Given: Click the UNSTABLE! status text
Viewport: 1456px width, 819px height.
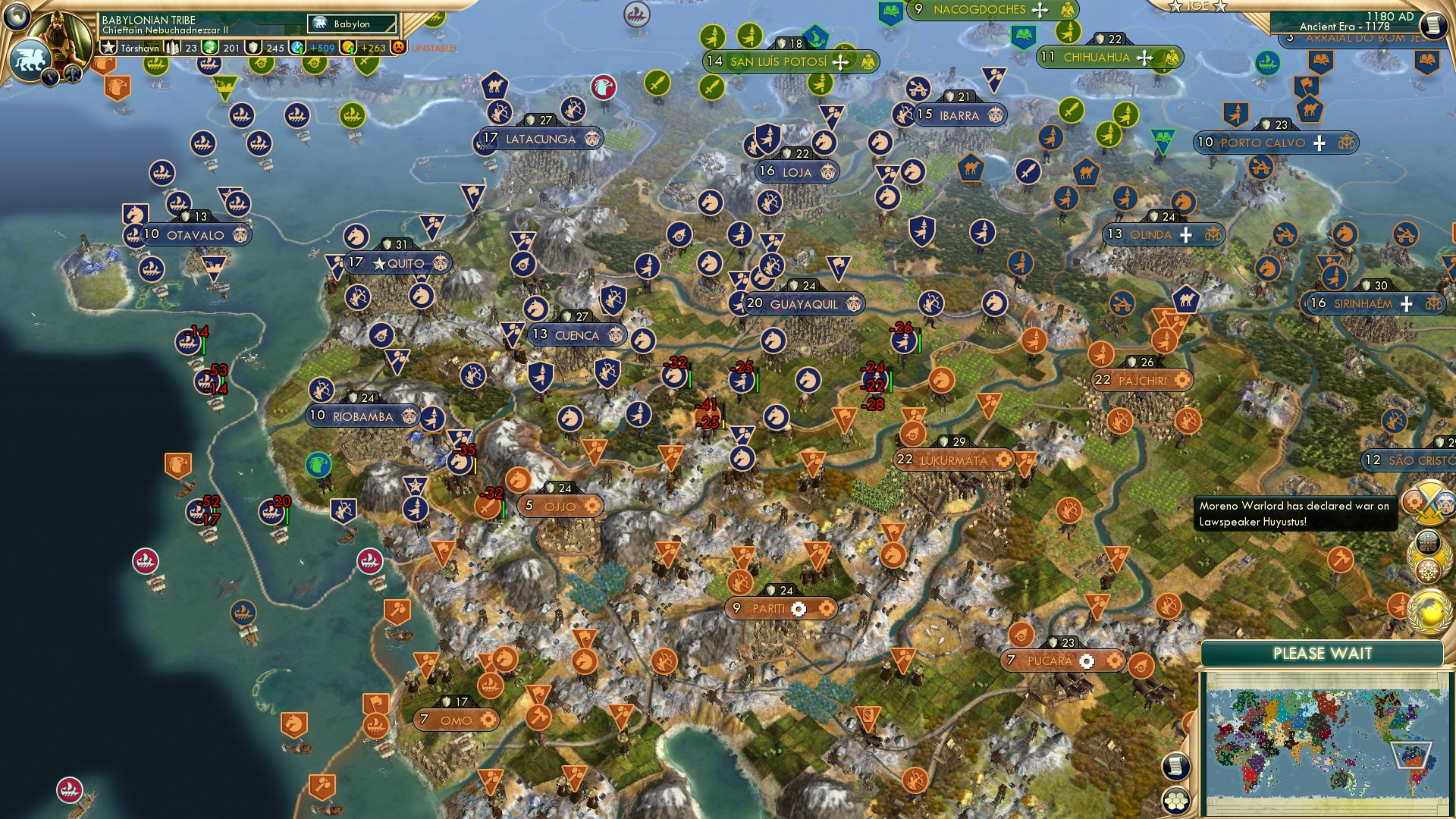Looking at the screenshot, I should point(433,47).
